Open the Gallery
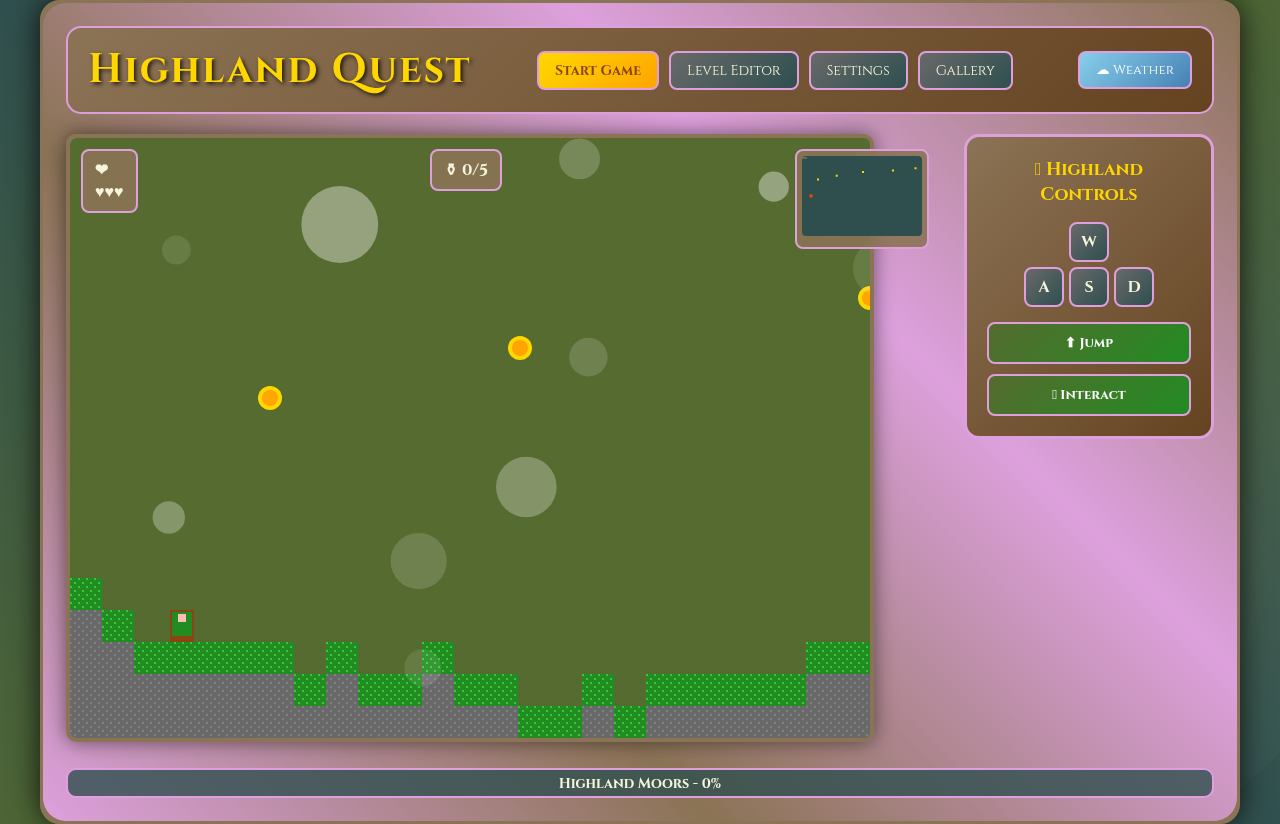 click(964, 70)
